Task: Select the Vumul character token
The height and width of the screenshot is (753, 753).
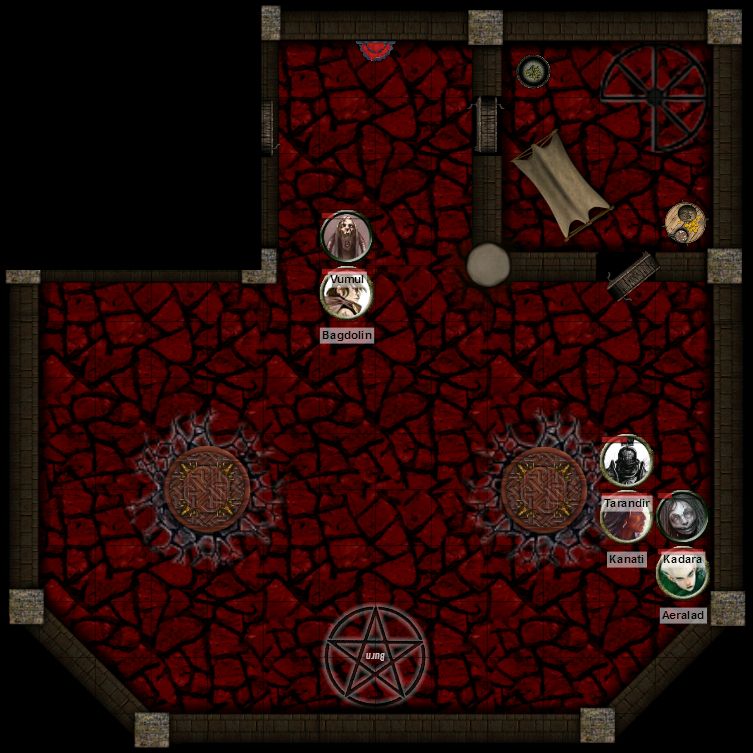Action: tap(346, 237)
